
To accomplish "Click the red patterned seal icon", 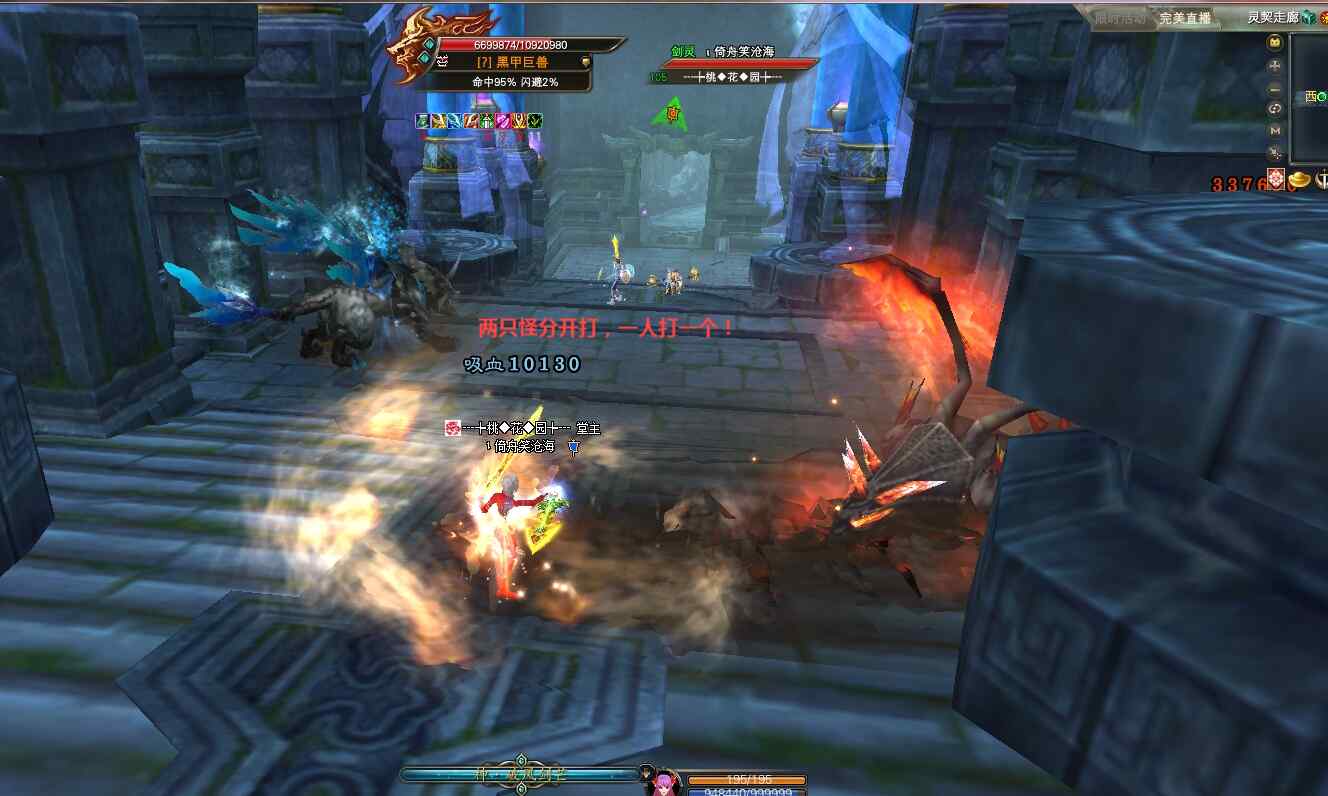I will click(1276, 180).
